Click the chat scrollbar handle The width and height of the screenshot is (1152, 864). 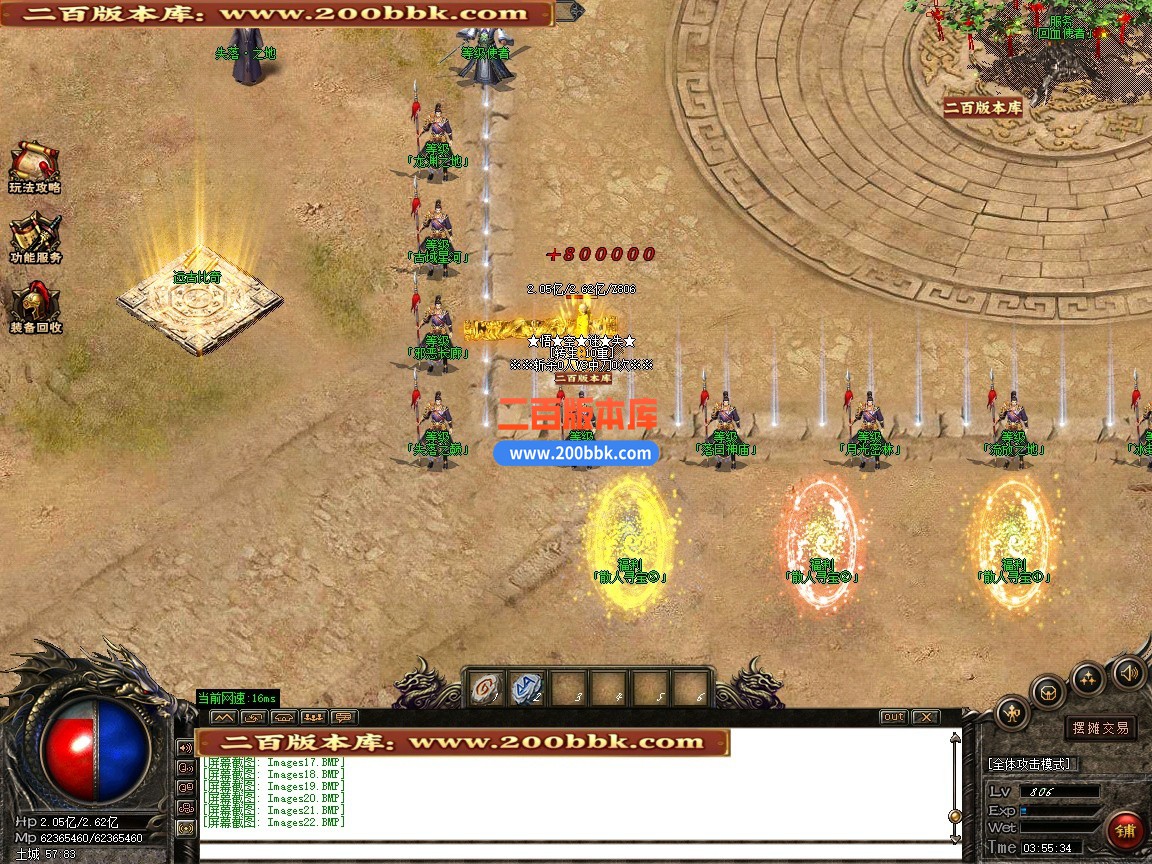point(955,816)
